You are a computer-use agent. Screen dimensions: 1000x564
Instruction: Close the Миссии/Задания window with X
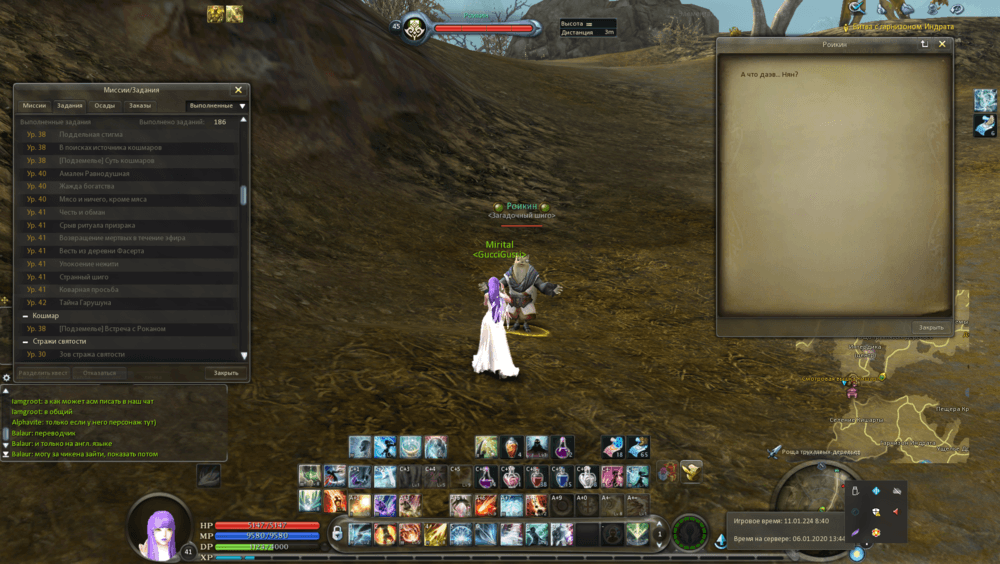click(x=238, y=90)
